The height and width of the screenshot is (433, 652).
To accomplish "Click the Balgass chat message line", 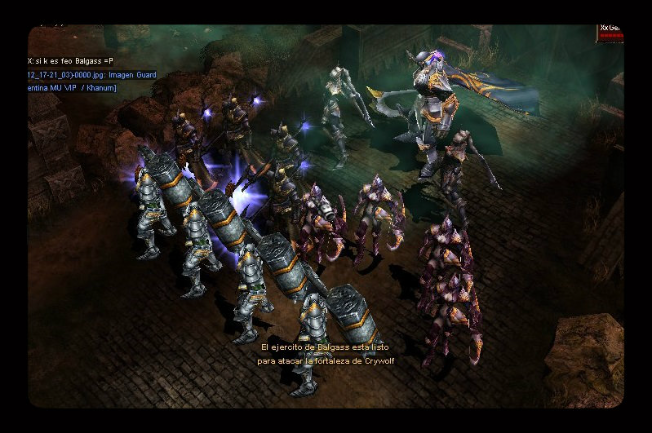I will click(71, 61).
